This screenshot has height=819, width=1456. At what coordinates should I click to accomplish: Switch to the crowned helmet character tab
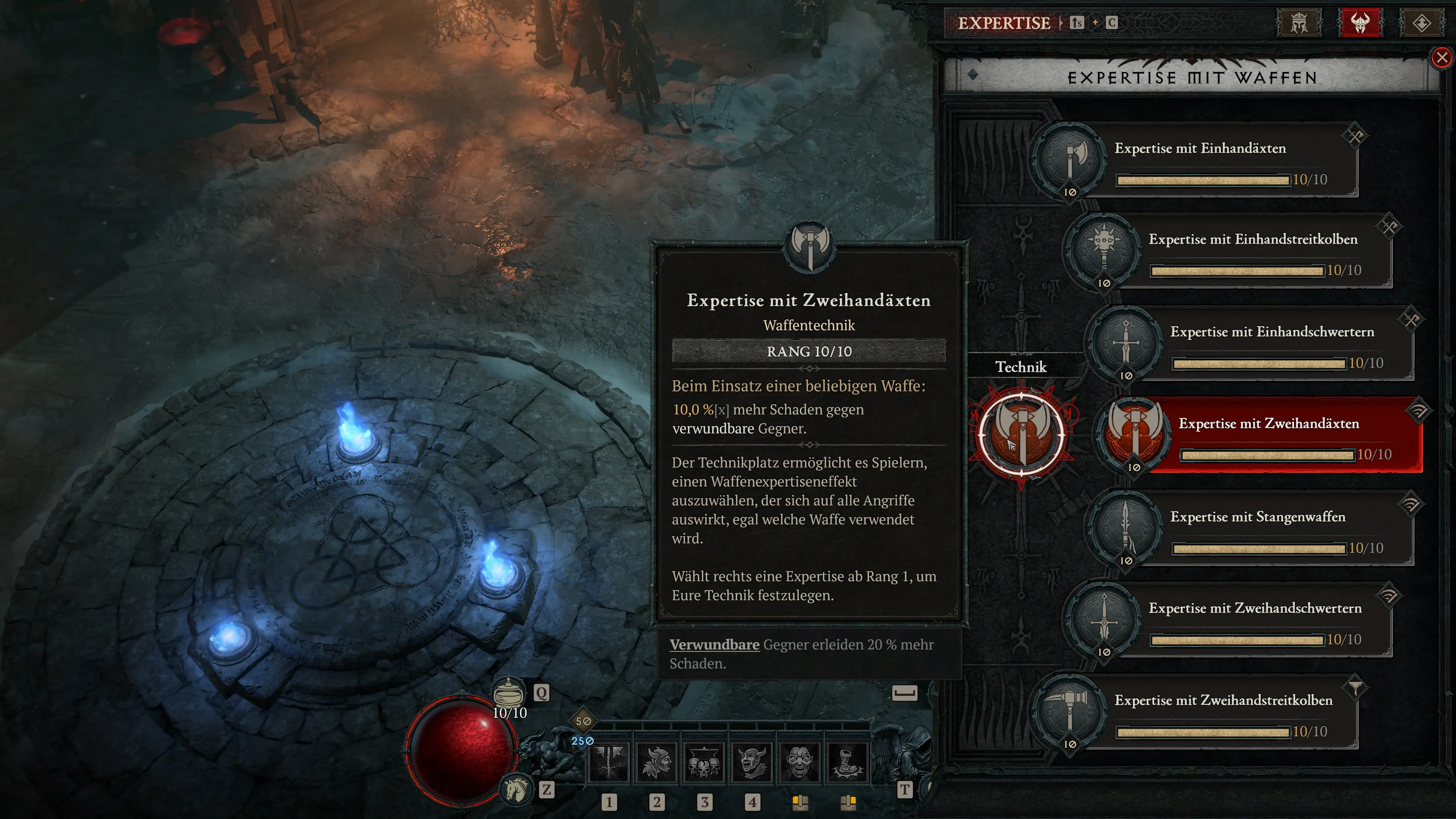click(x=1299, y=23)
